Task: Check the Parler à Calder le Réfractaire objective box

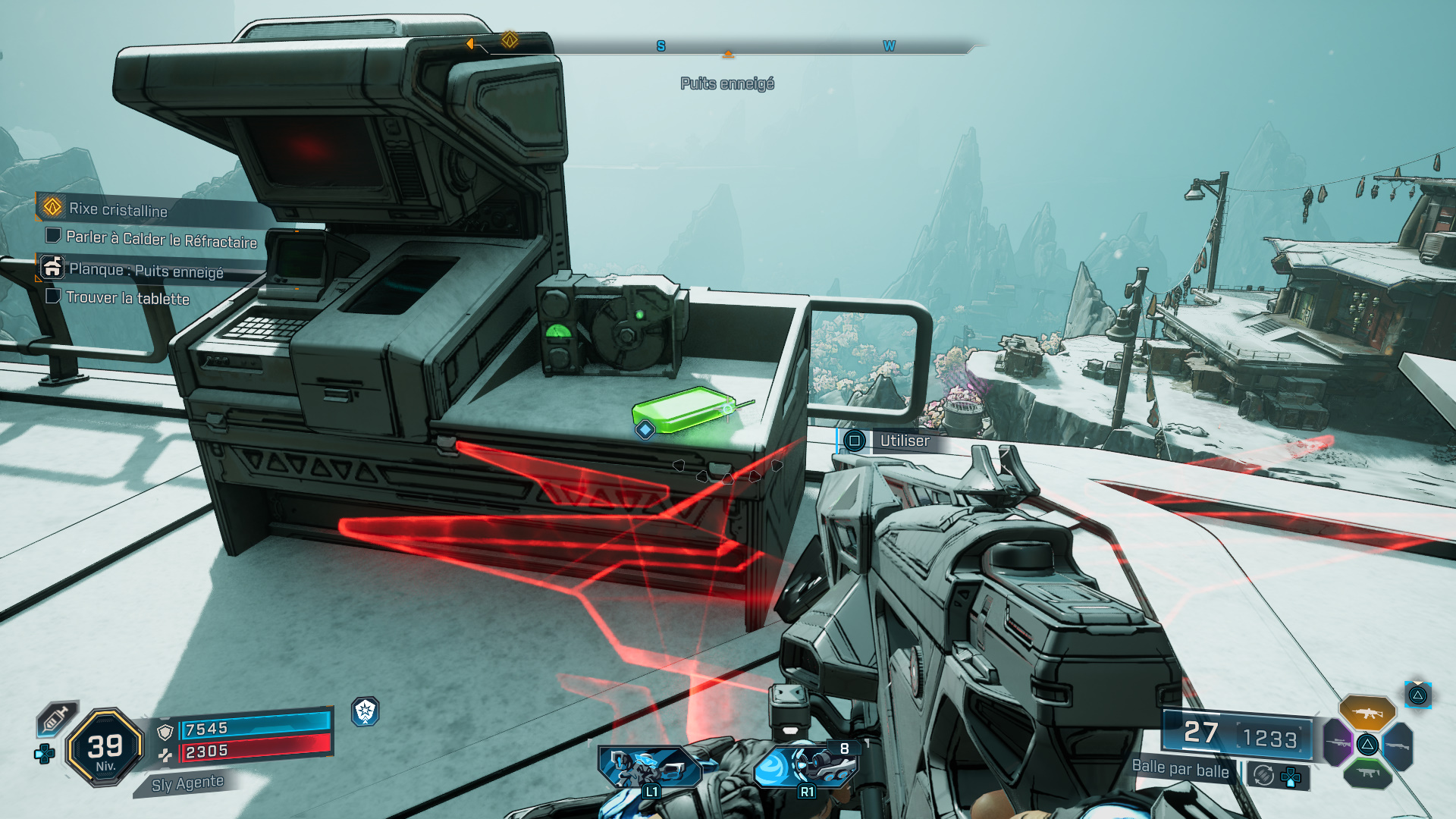Action: [x=54, y=237]
